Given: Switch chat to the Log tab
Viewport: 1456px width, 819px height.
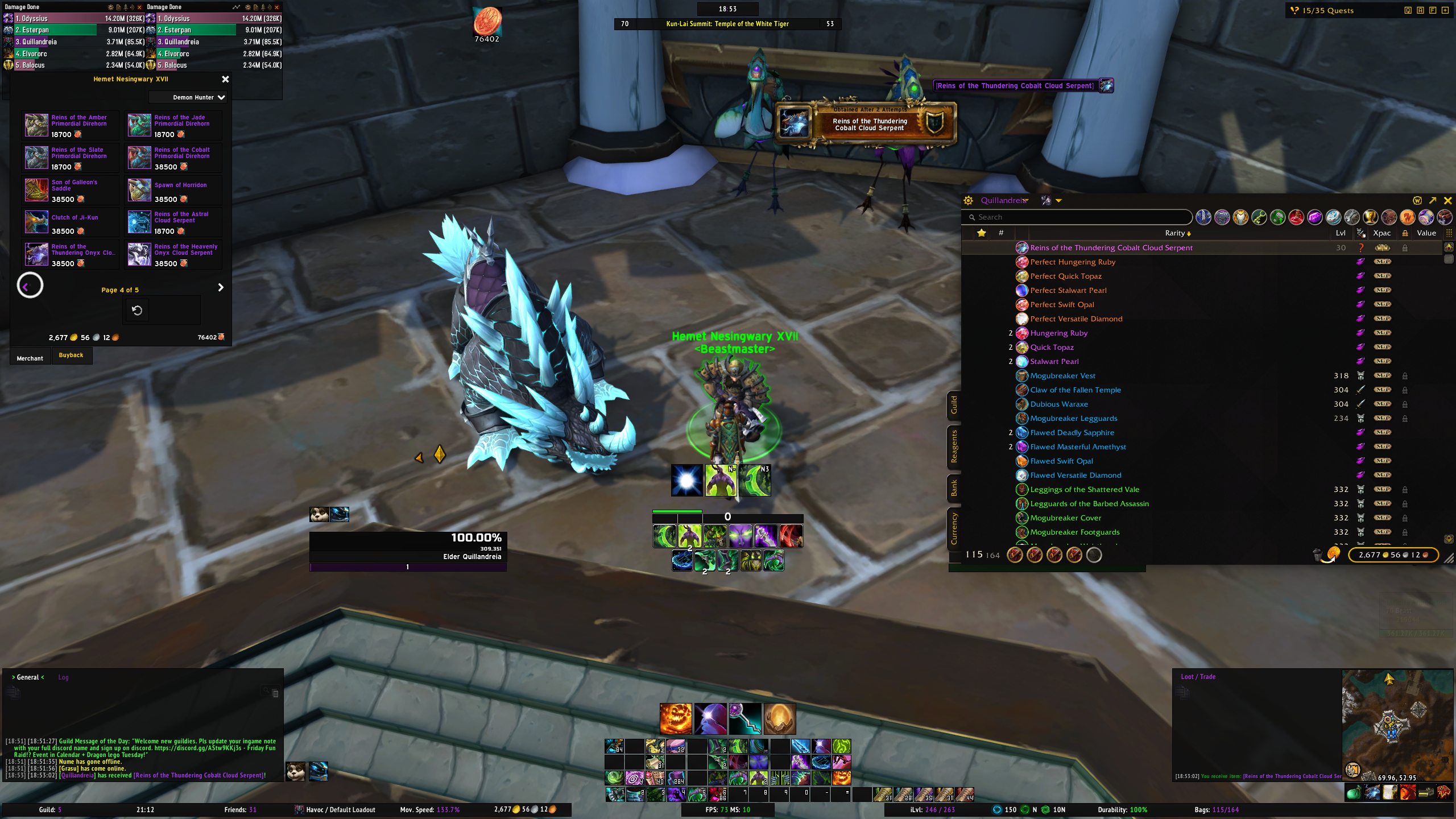Looking at the screenshot, I should (x=63, y=677).
